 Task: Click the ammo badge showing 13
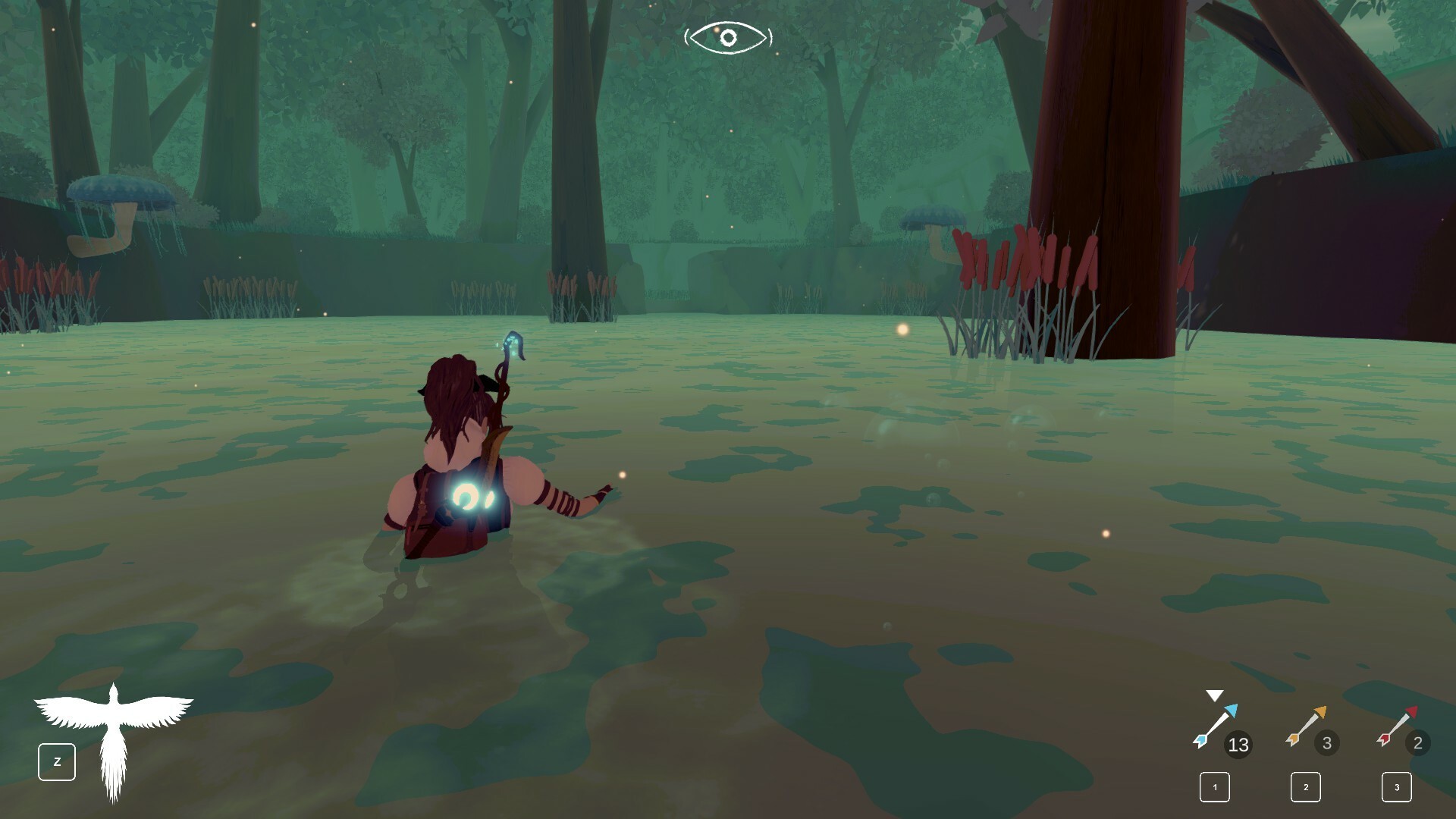1238,745
